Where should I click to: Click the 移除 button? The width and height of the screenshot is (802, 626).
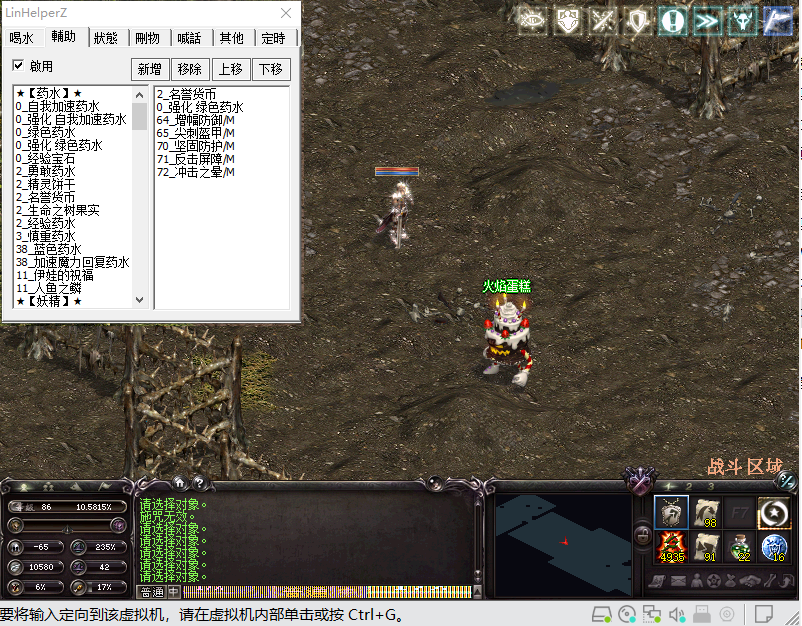(189, 69)
